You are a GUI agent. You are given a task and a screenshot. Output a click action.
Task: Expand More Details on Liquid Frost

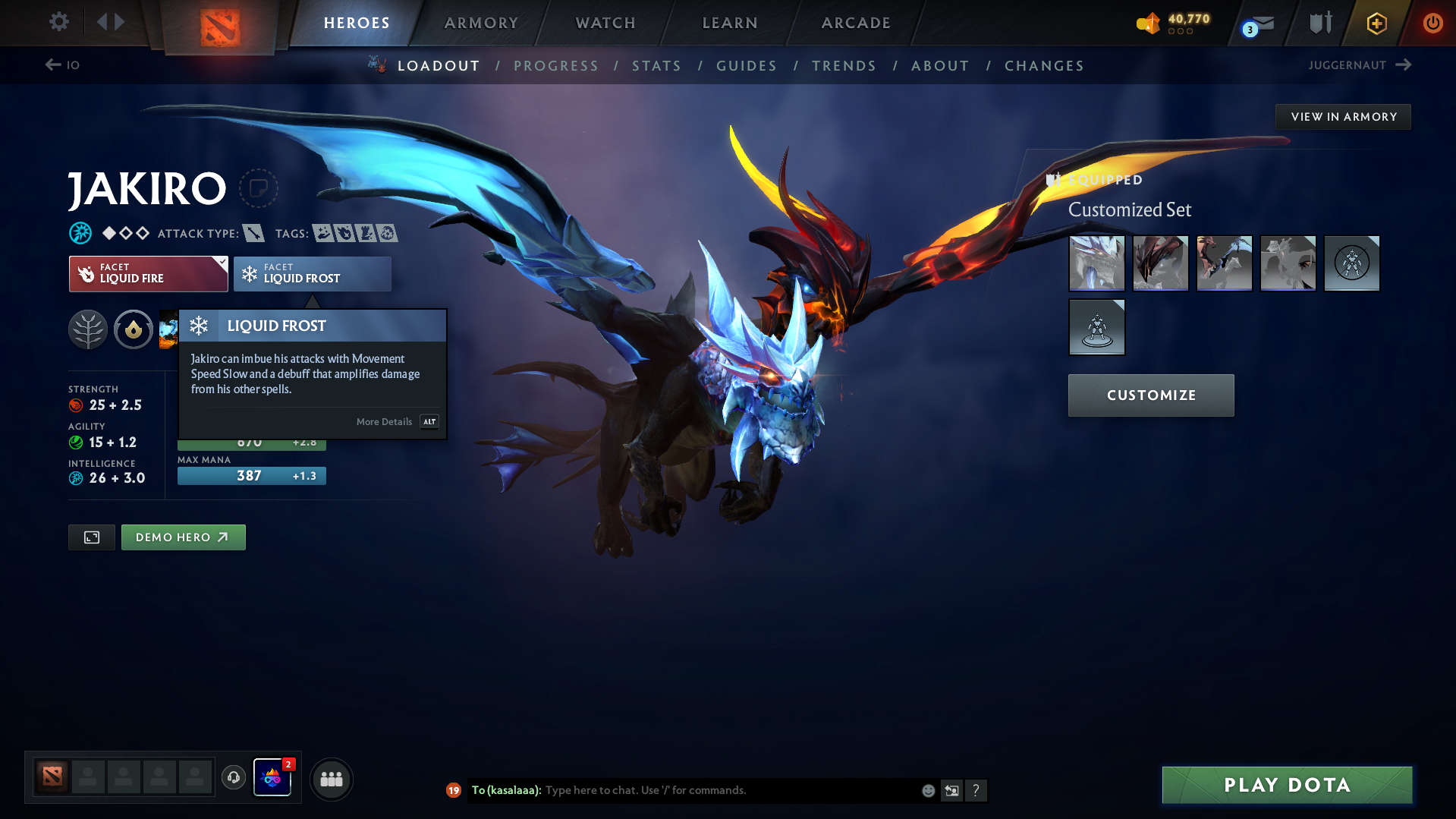383,421
